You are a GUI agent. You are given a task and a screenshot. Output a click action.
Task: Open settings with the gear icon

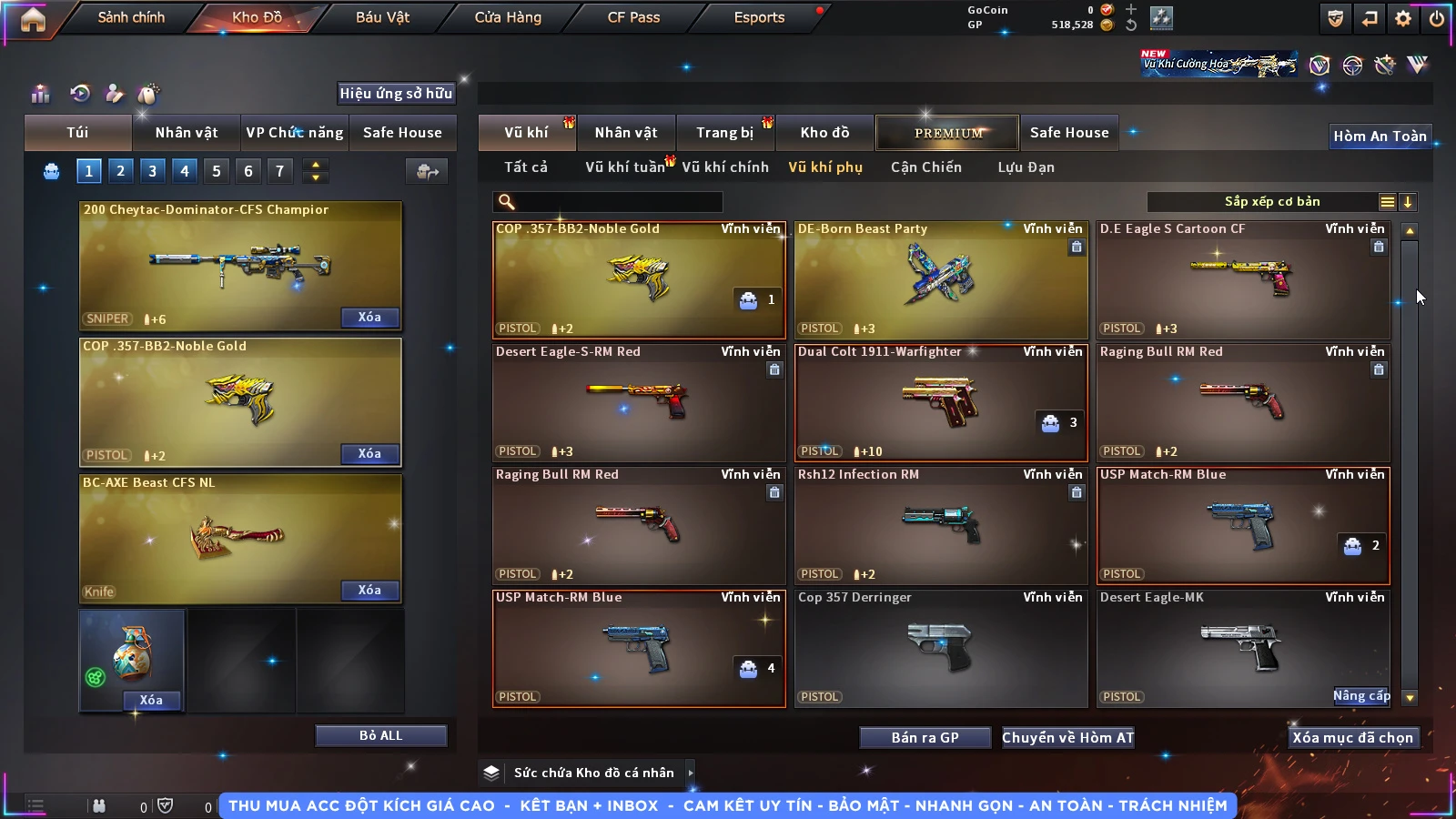1403,18
